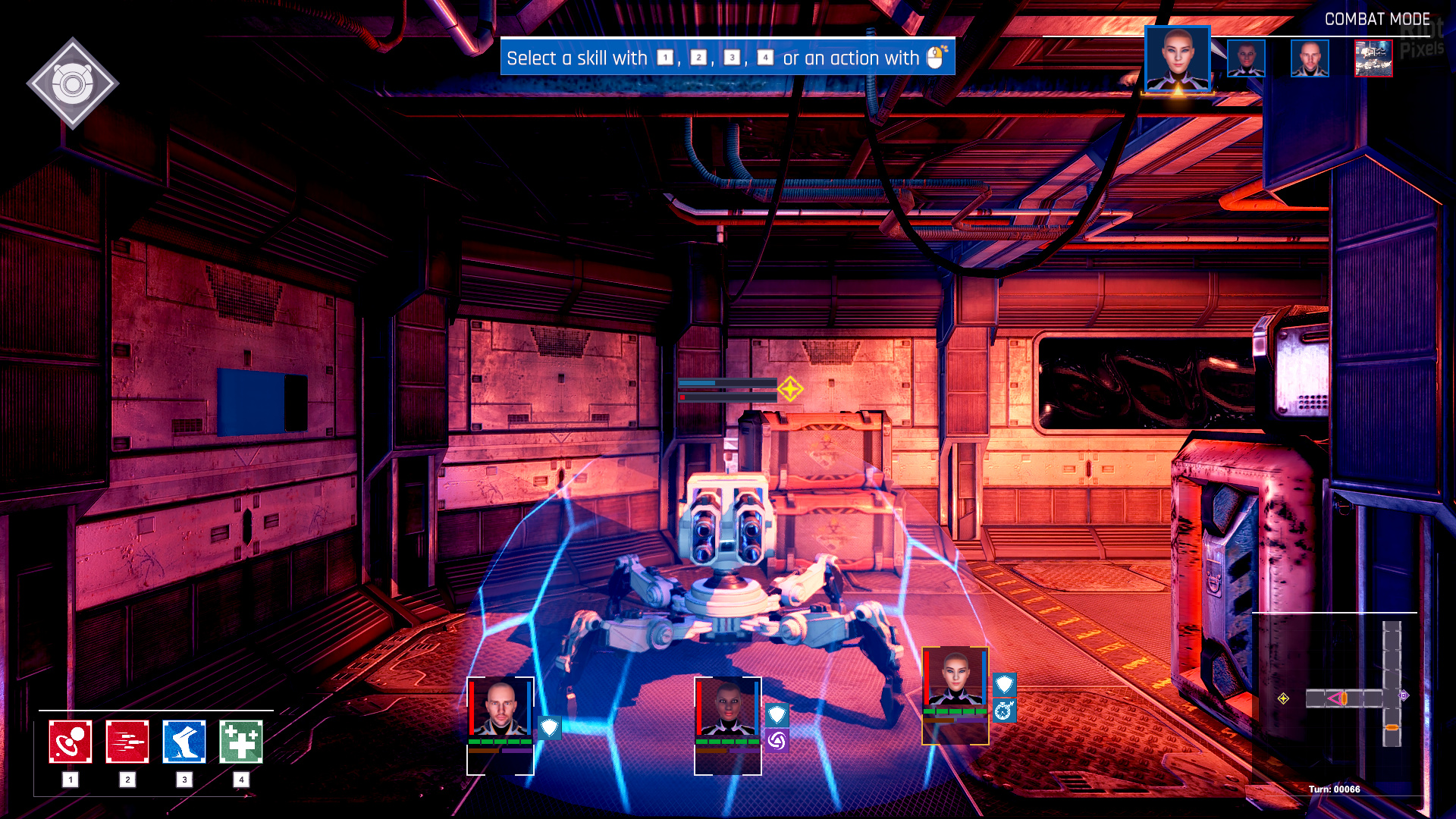Select the blue foot kick skill
This screenshot has height=819, width=1456.
click(x=184, y=742)
